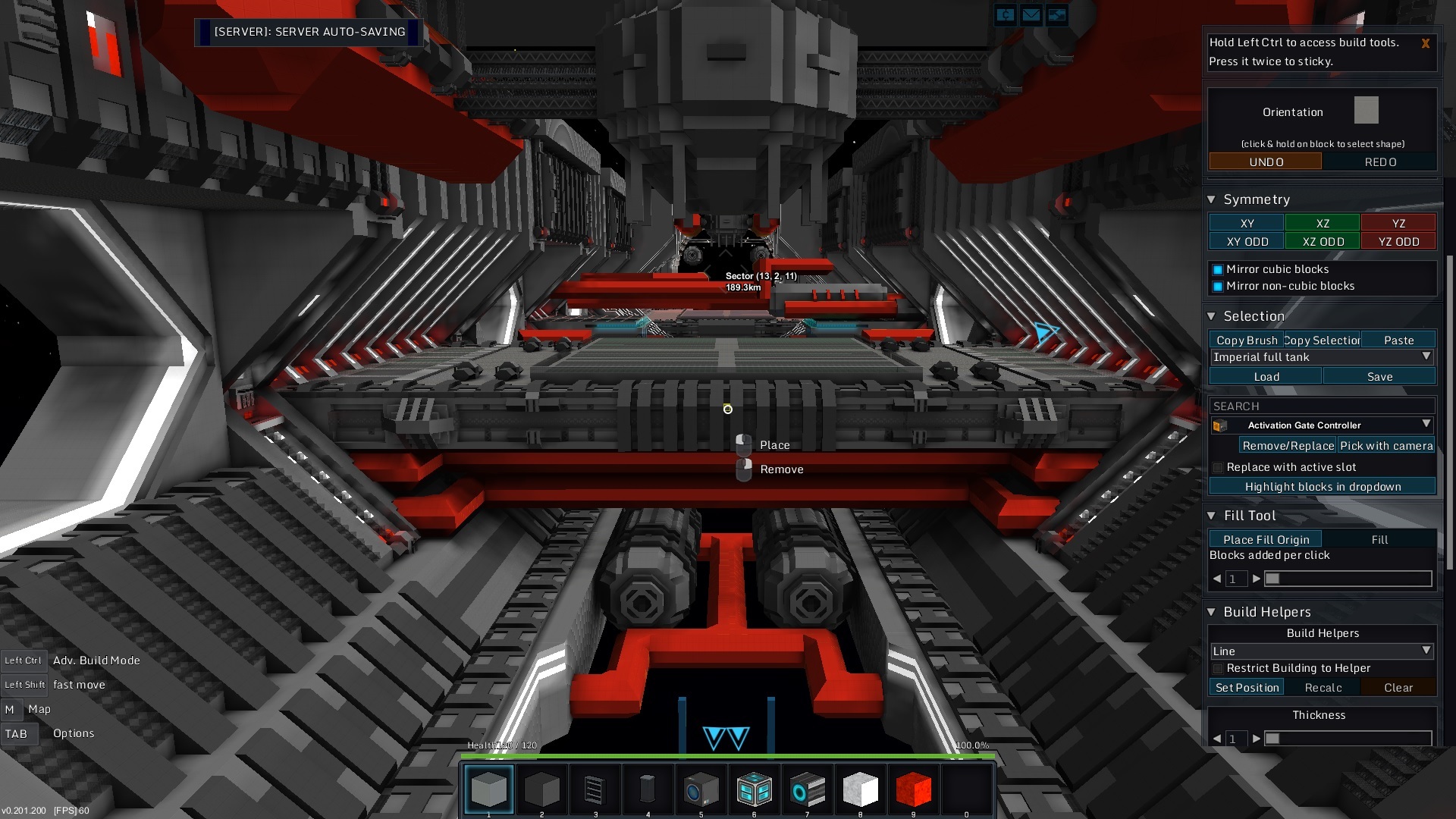Load a saved template
The width and height of the screenshot is (1456, 819).
click(1266, 376)
